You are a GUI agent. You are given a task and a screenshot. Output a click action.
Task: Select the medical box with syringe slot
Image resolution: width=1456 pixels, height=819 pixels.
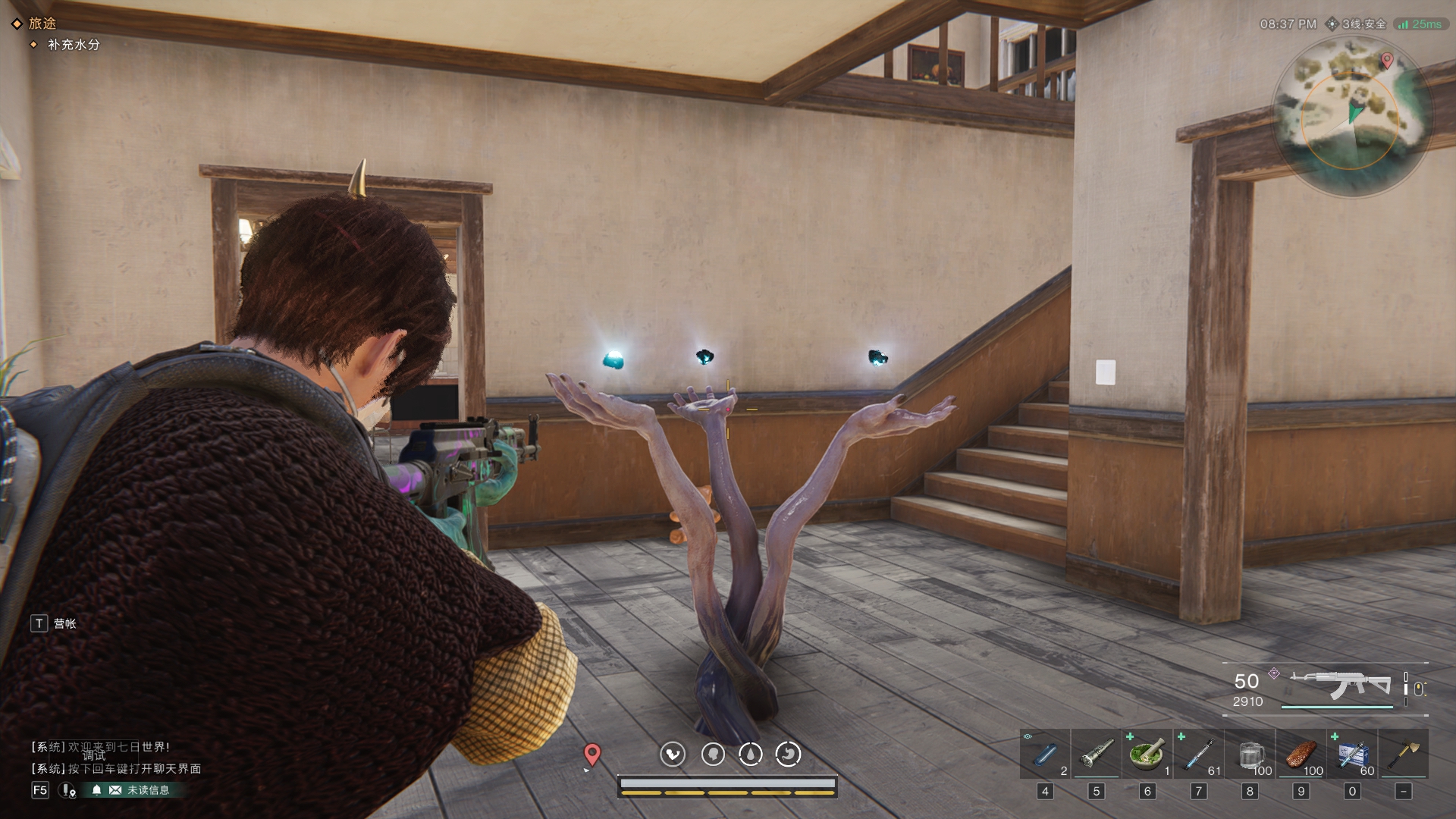coord(1352,755)
